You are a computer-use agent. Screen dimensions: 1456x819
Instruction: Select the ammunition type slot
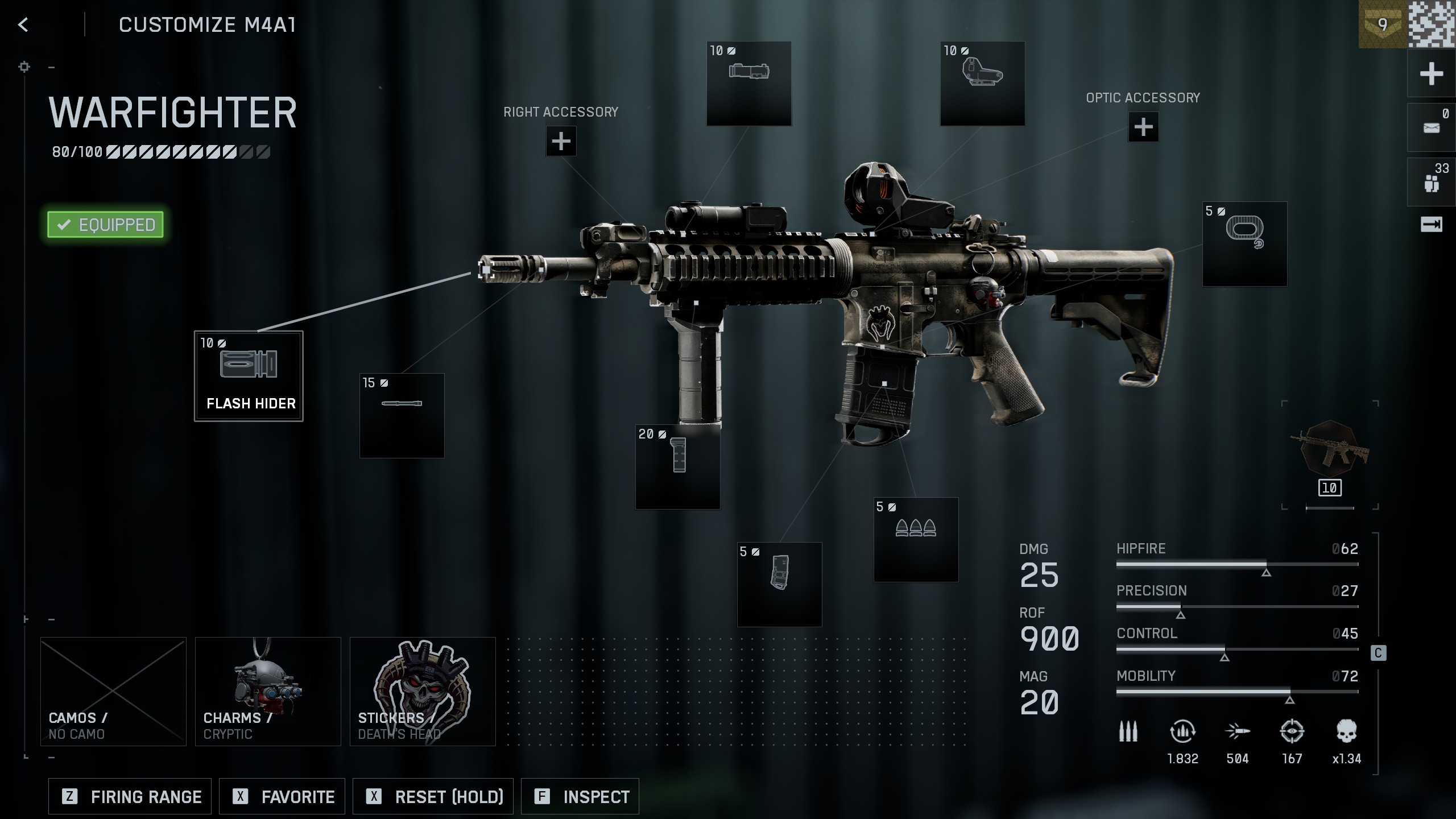tap(916, 539)
